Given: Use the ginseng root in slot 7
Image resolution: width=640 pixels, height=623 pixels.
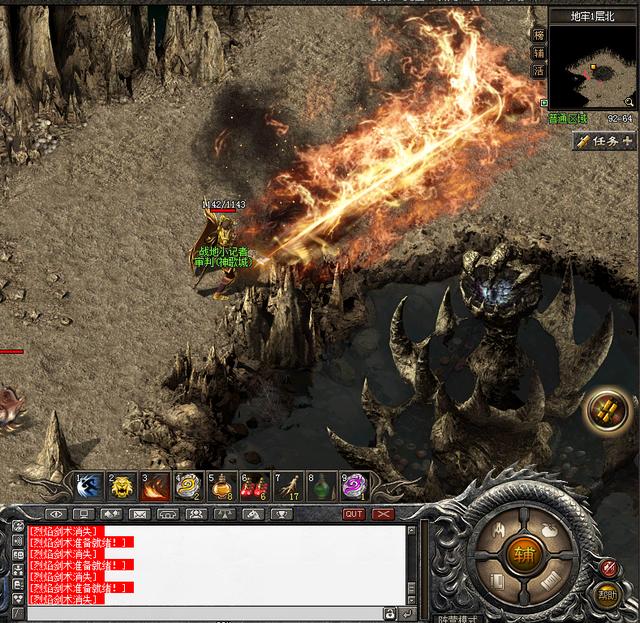Looking at the screenshot, I should (288, 487).
